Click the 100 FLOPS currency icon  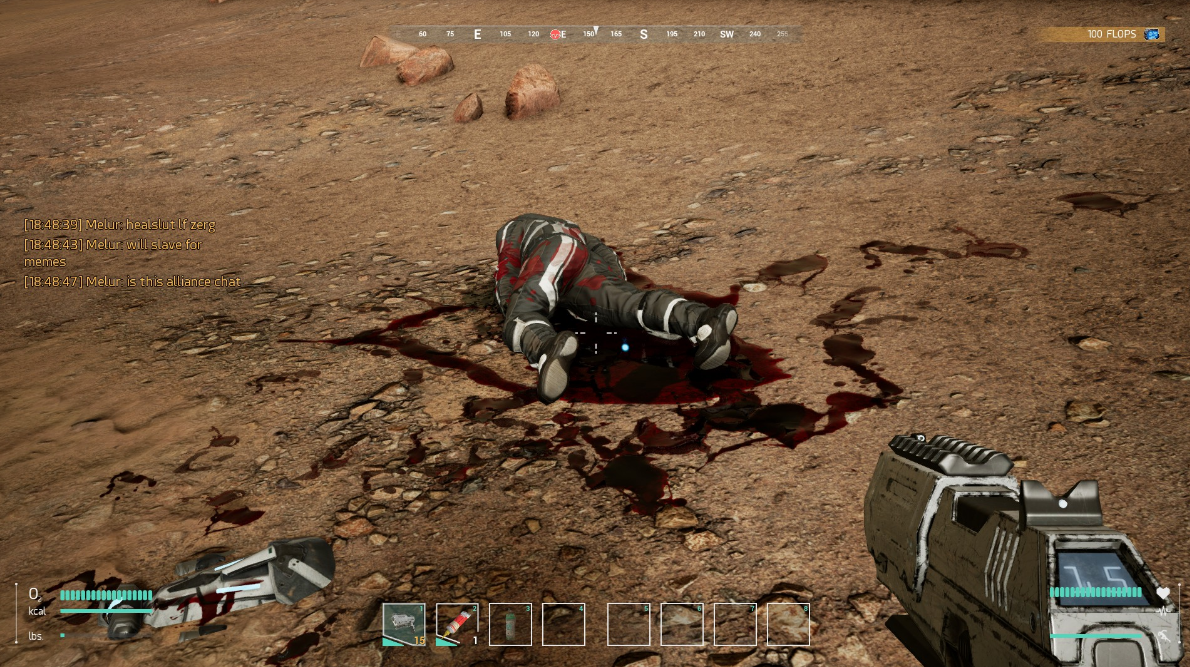coord(1153,34)
